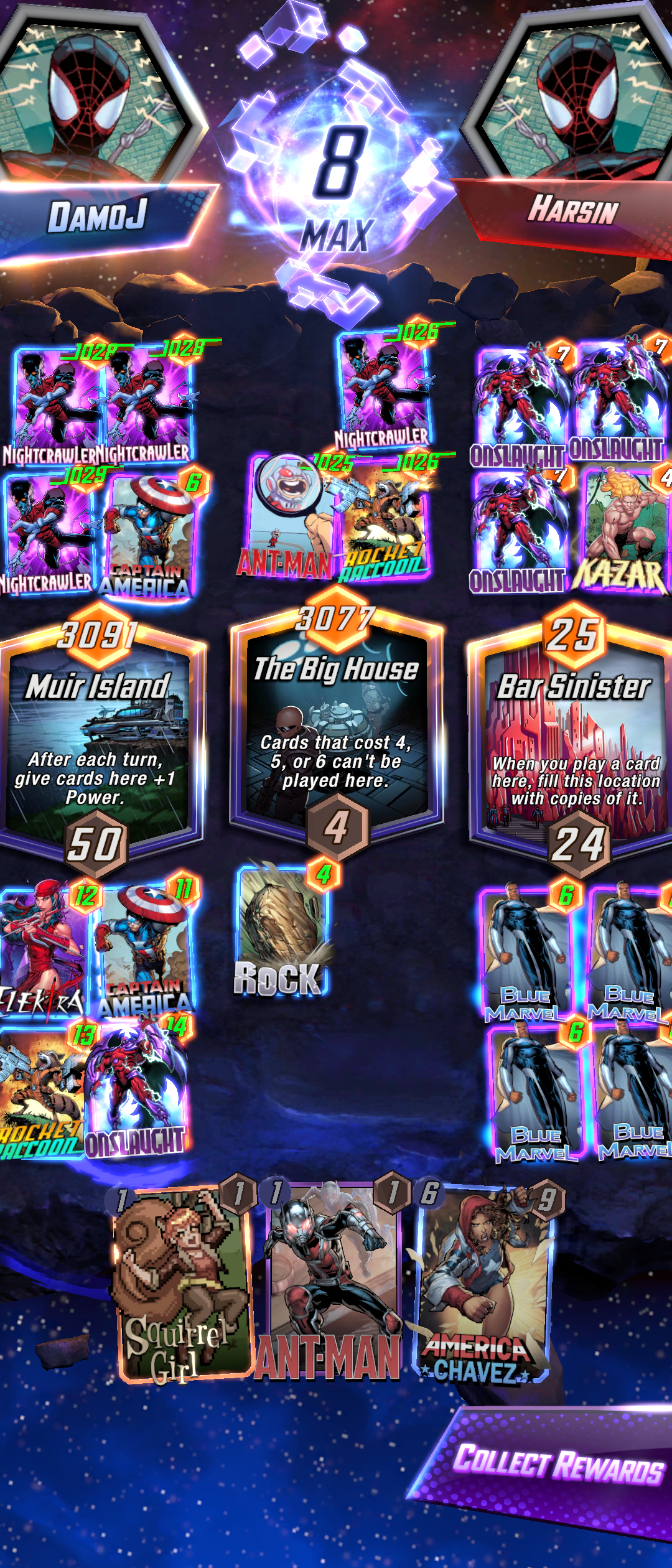Pick the Ant-Man card from hand
The width and height of the screenshot is (672, 1568).
pyautogui.click(x=330, y=1285)
